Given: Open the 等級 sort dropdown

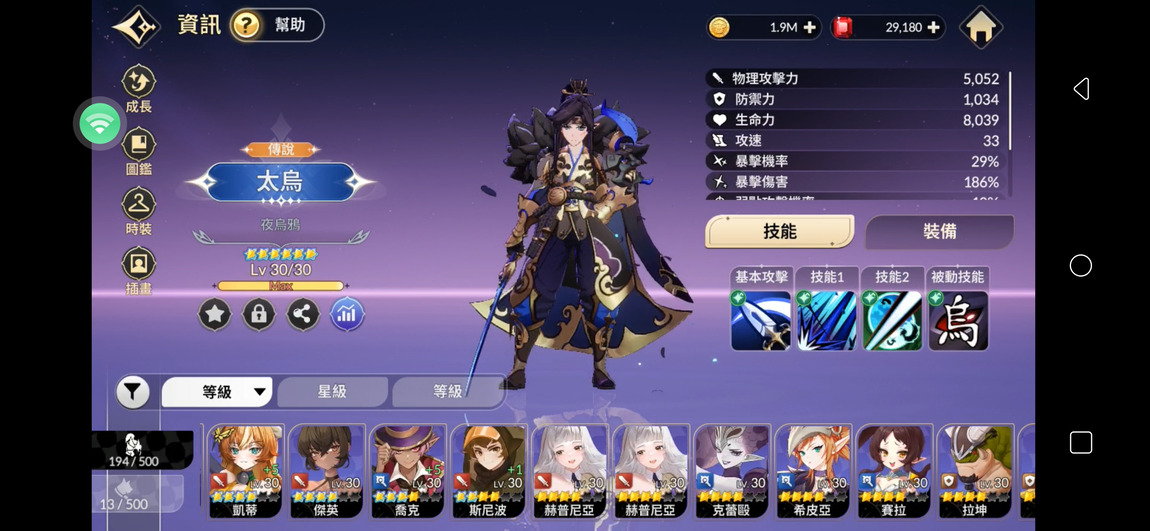Looking at the screenshot, I should pyautogui.click(x=217, y=392).
